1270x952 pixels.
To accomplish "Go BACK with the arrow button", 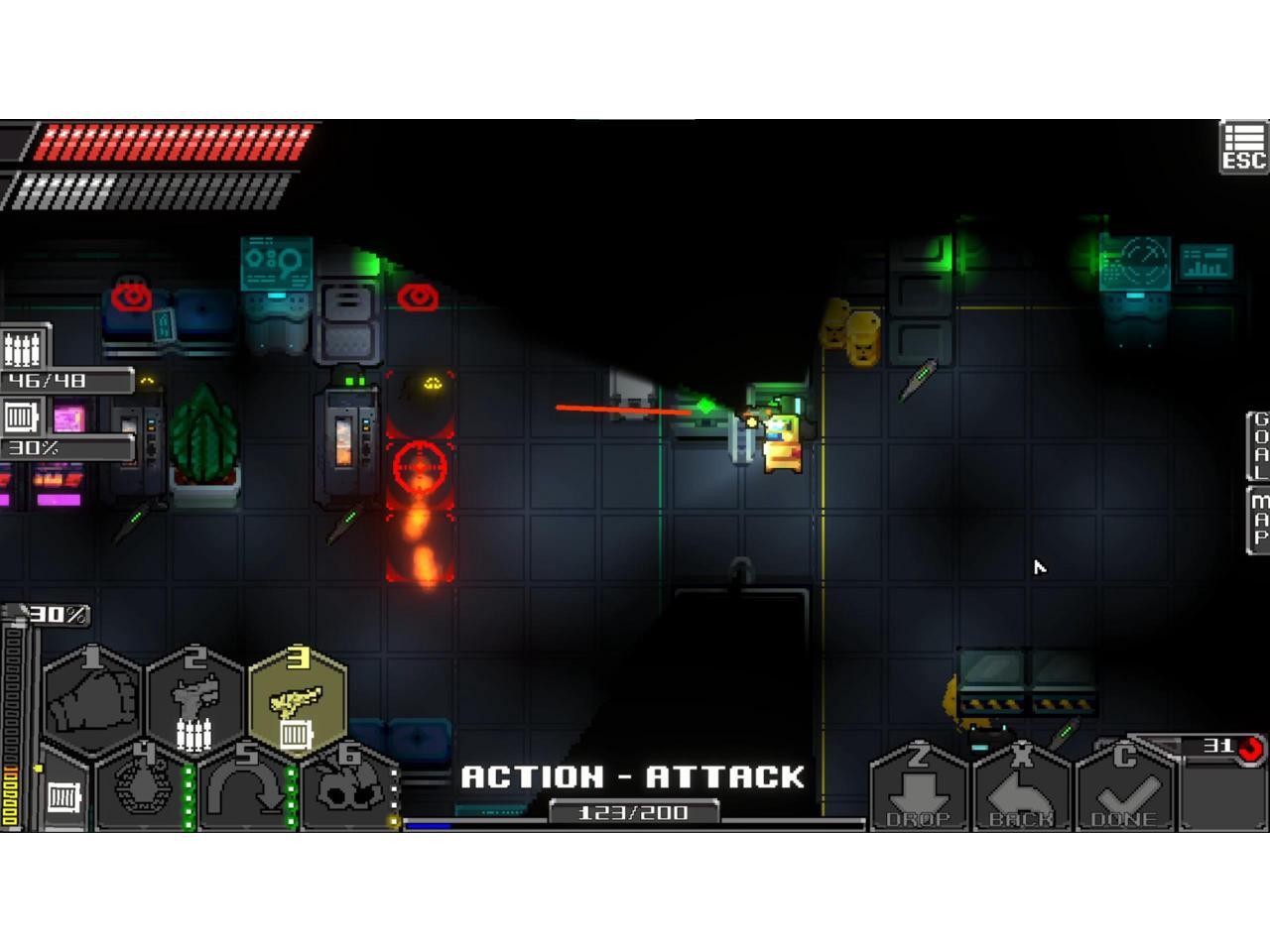I will pos(1022,788).
